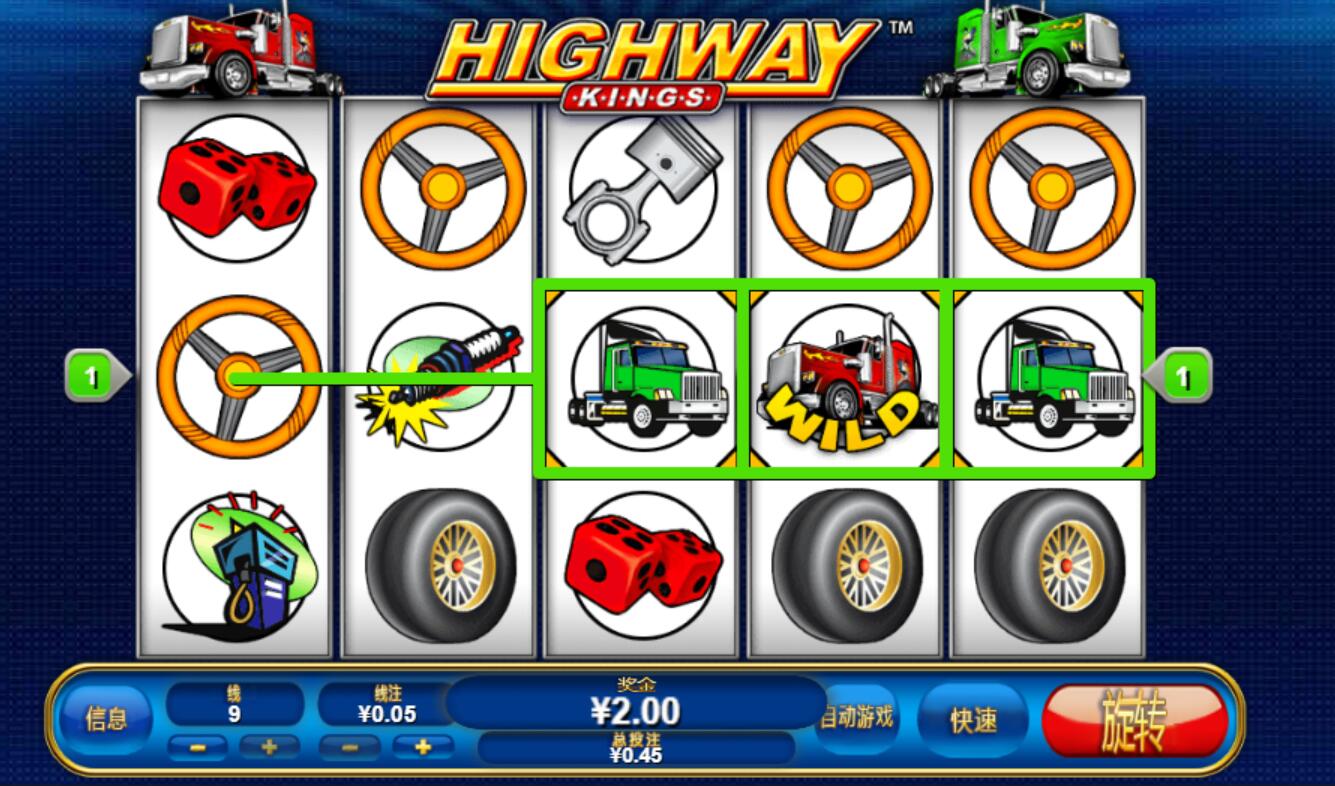Spin the reels with 旋转 button
Screen dimensions: 1335x786
click(1134, 720)
